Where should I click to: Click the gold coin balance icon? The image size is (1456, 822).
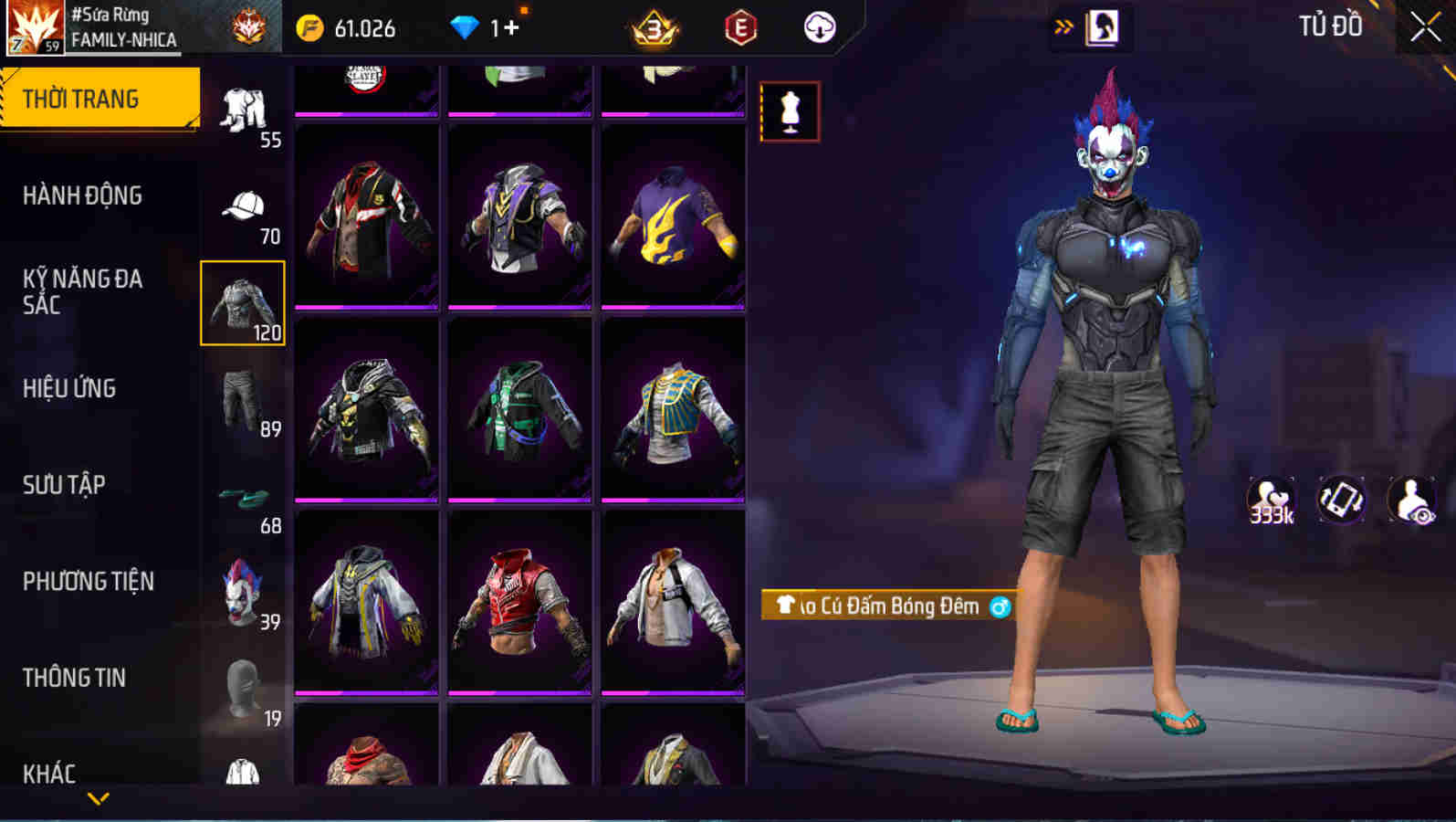tap(310, 27)
